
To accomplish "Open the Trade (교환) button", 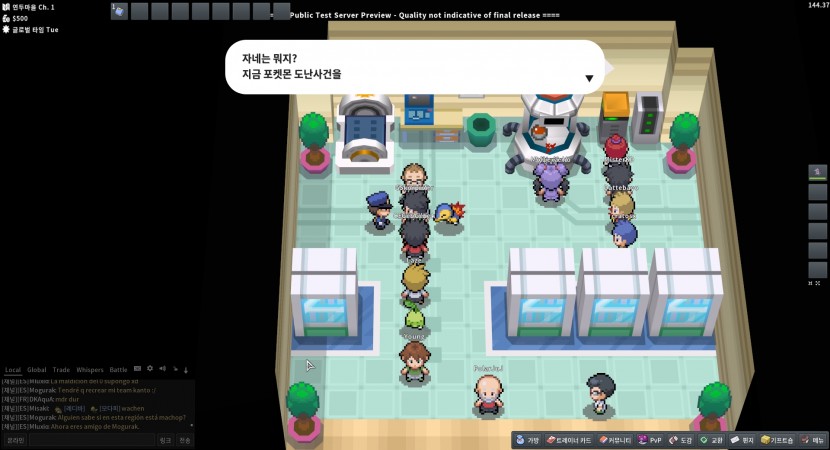I will coord(712,440).
